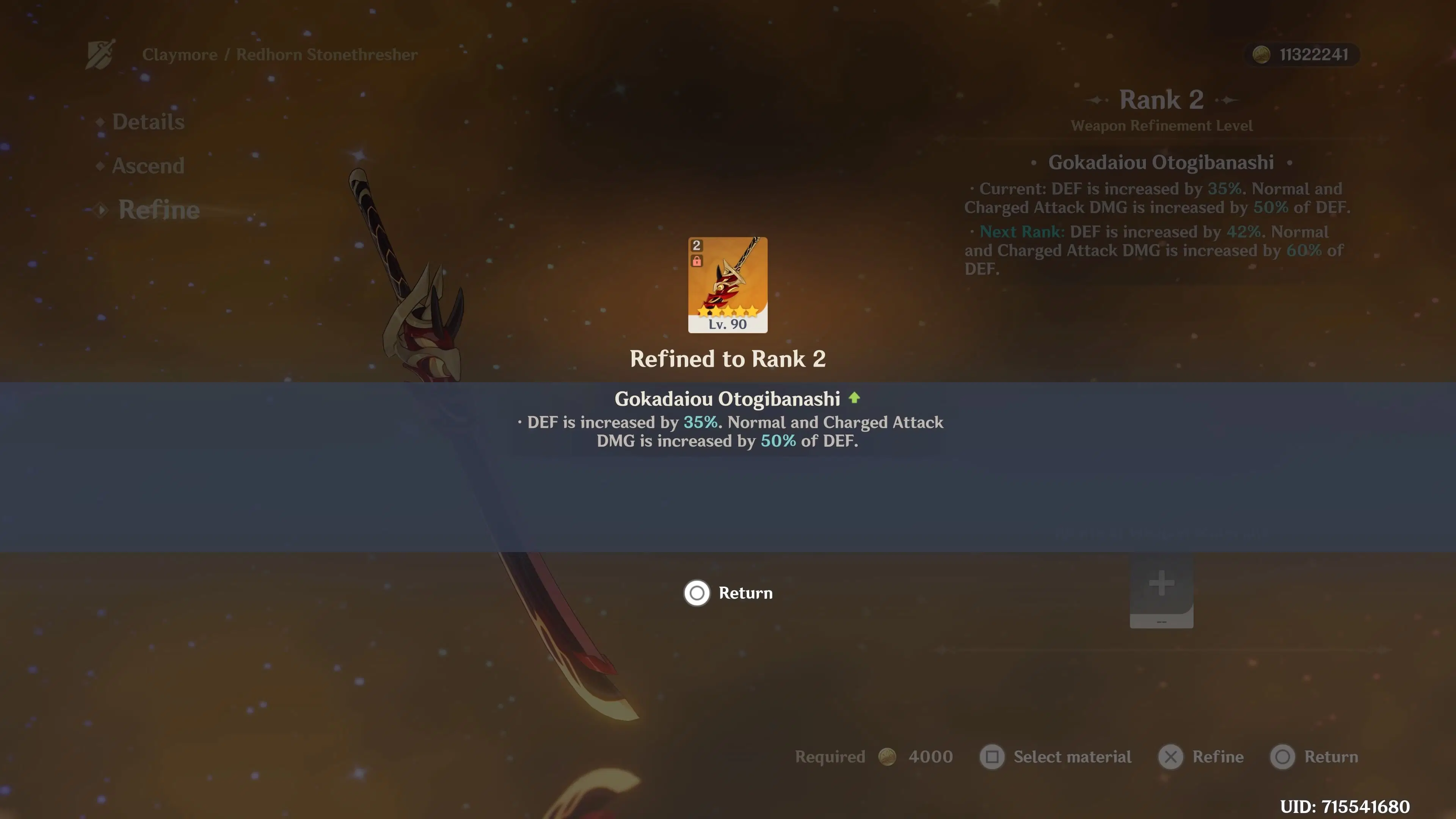Click the Lv. 90 weapon thumbnail
The height and width of the screenshot is (819, 1456).
(x=728, y=284)
